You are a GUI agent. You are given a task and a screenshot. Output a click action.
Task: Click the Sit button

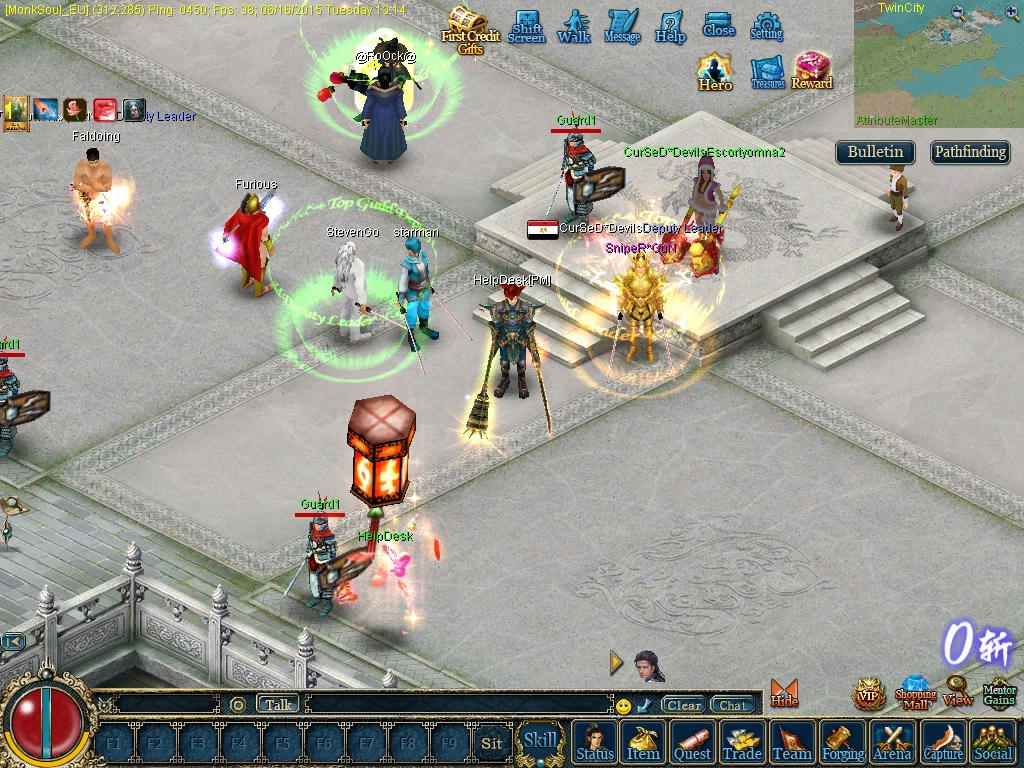coord(491,743)
